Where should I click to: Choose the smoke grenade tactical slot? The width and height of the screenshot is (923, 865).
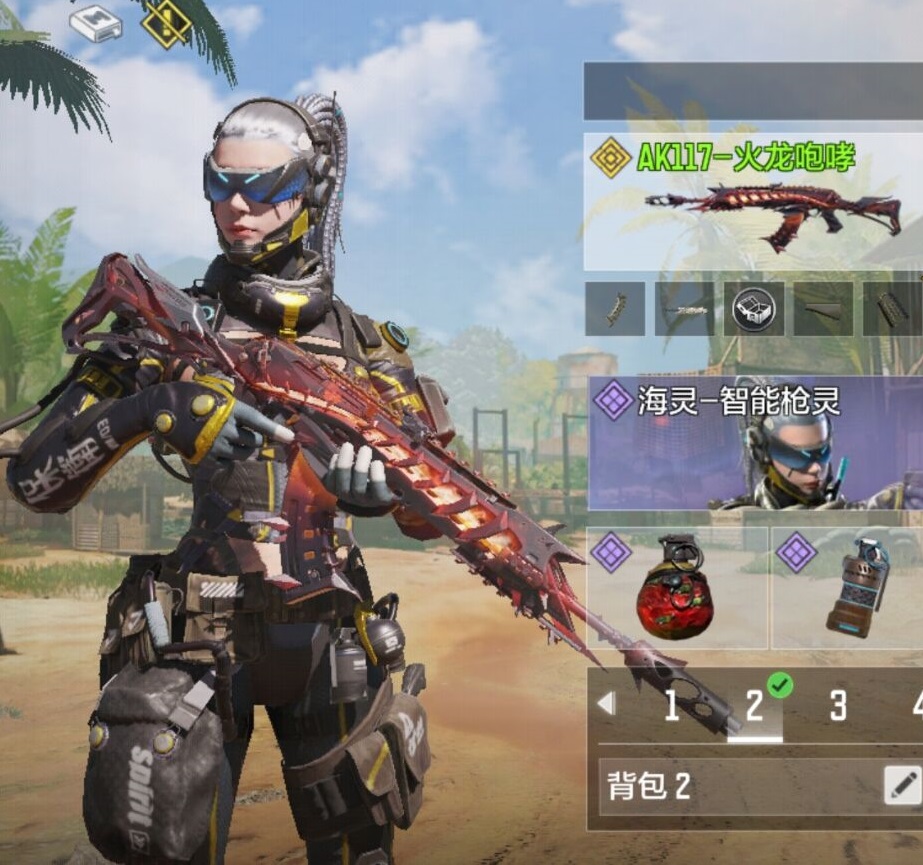[x=848, y=589]
